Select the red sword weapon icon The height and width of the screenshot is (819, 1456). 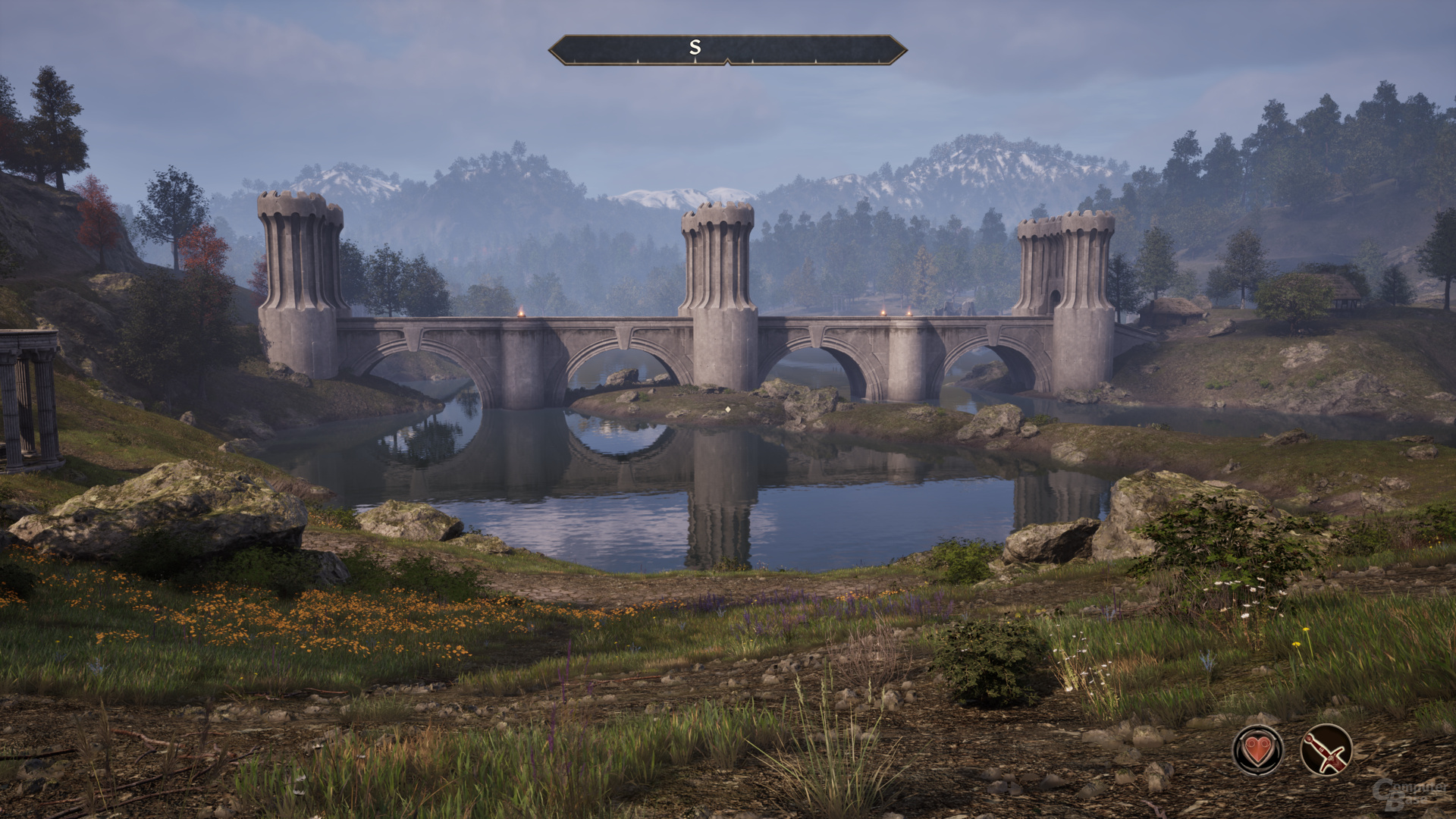[x=1326, y=750]
